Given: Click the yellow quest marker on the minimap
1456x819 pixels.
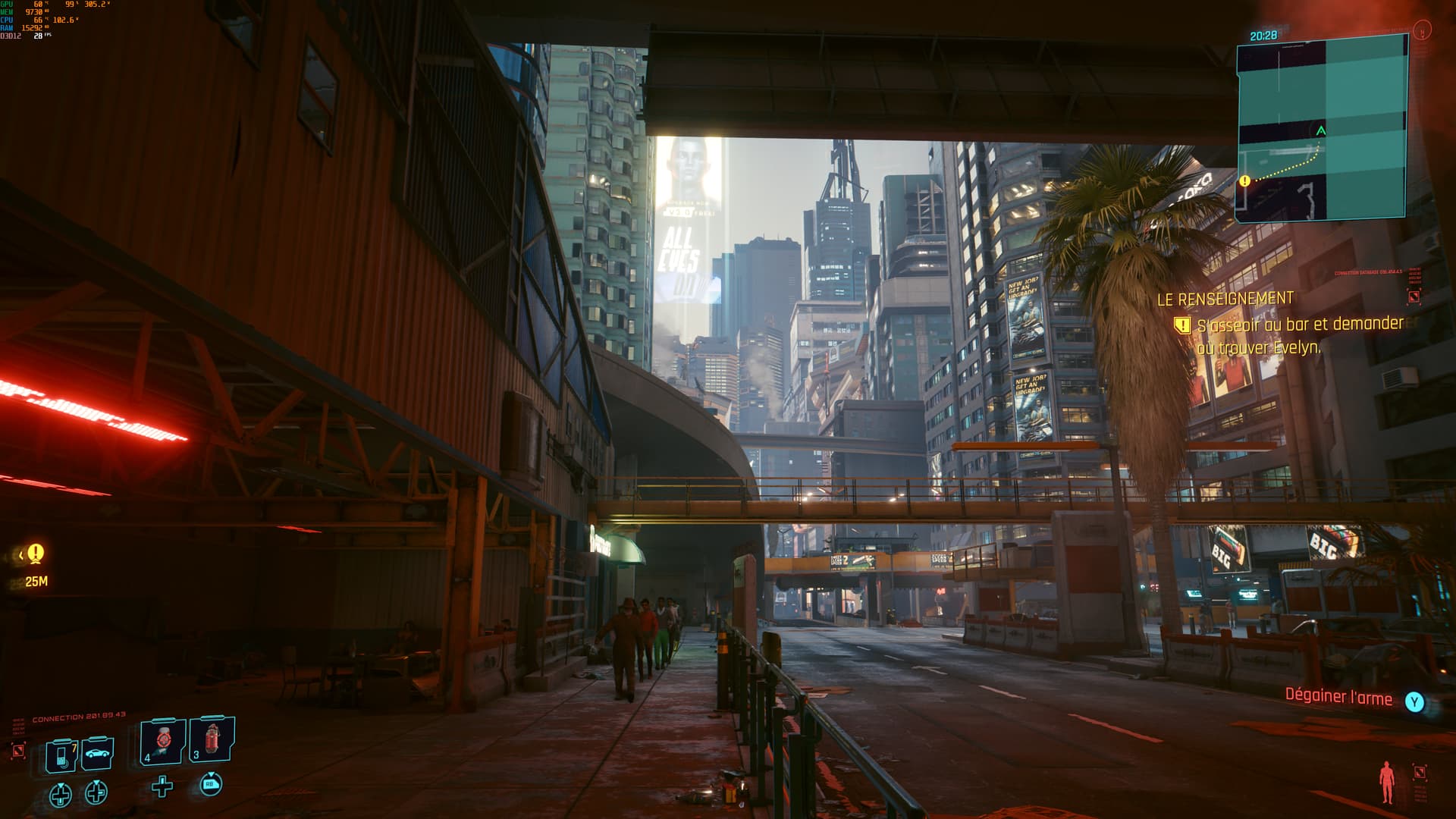Looking at the screenshot, I should point(1244,181).
